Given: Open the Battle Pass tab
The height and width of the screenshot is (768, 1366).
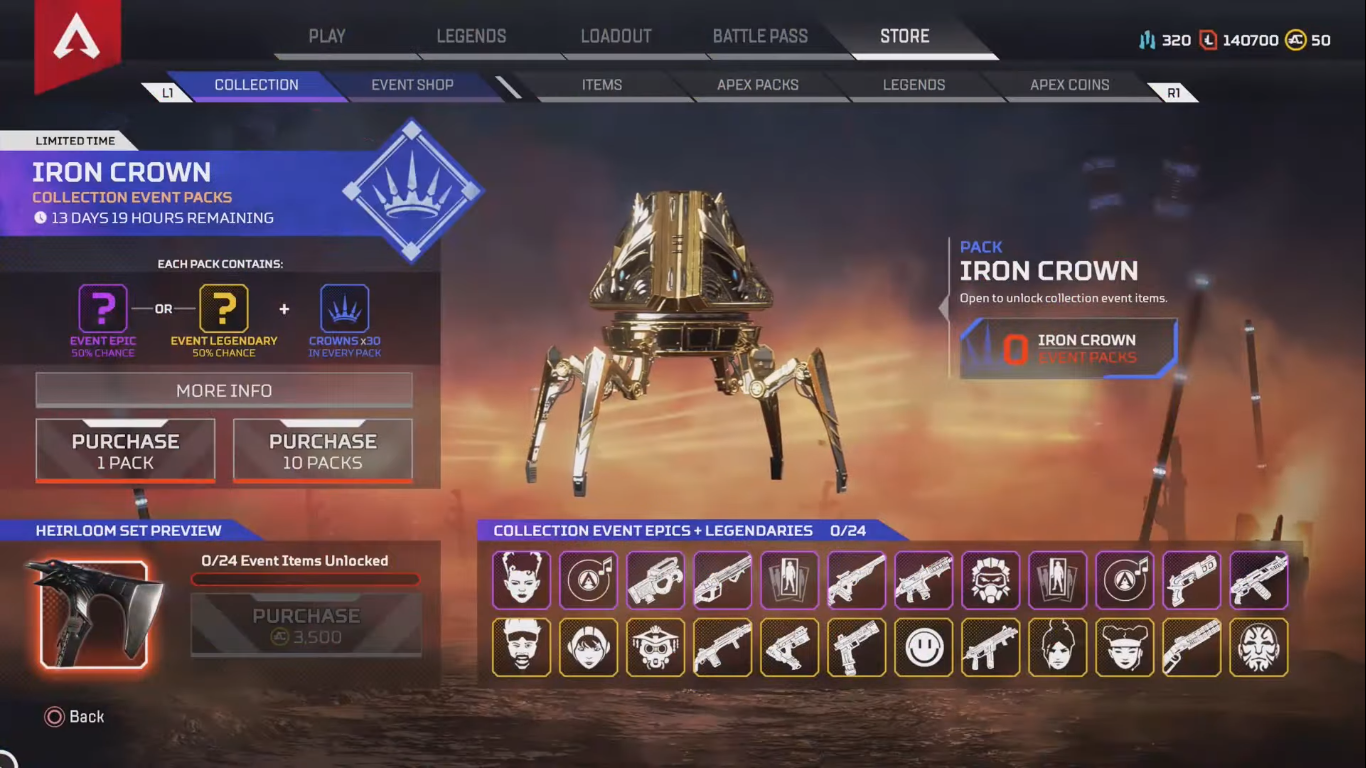Looking at the screenshot, I should [x=760, y=37].
